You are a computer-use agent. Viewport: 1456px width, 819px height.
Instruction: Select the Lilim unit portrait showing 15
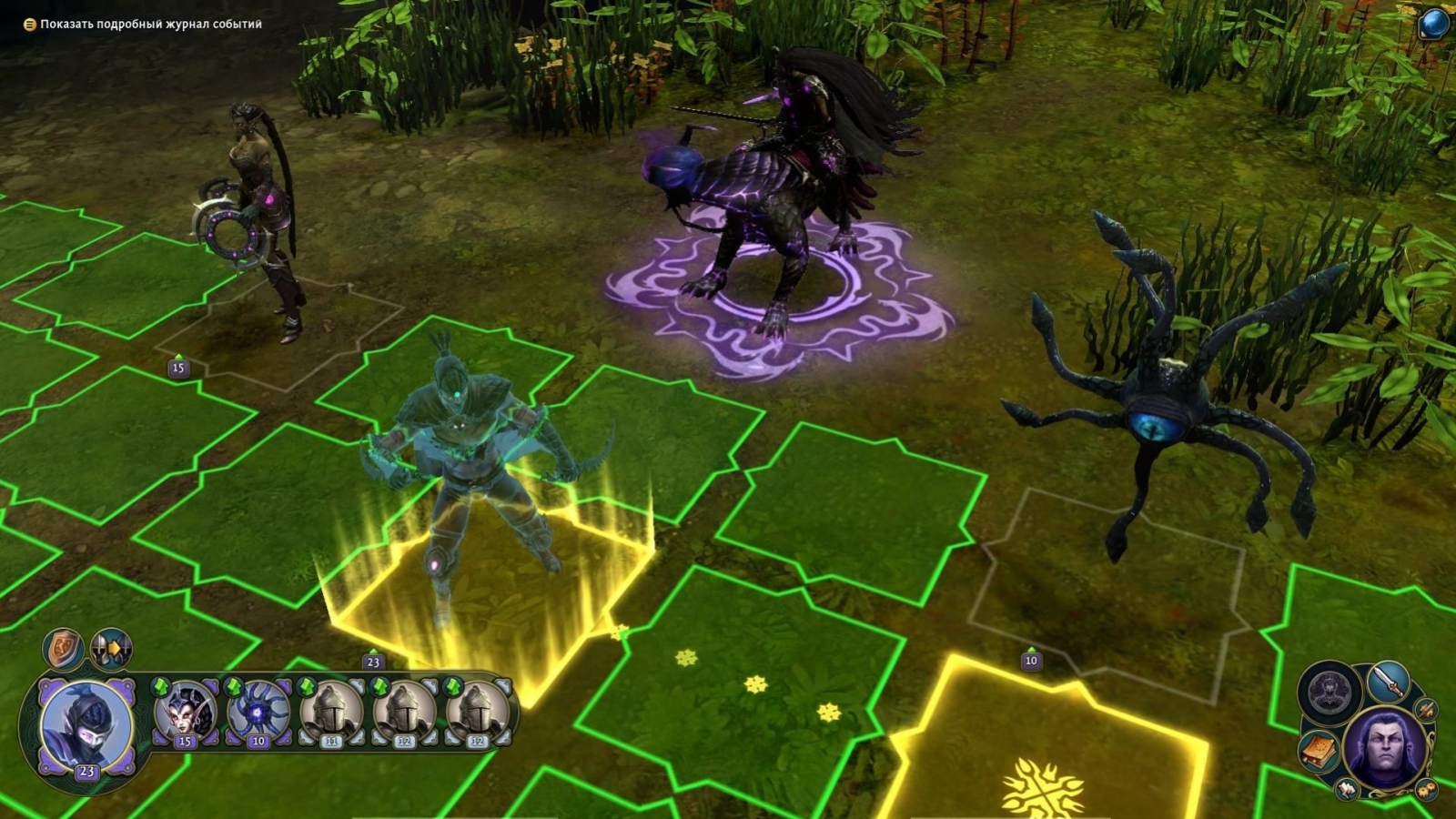point(186,713)
